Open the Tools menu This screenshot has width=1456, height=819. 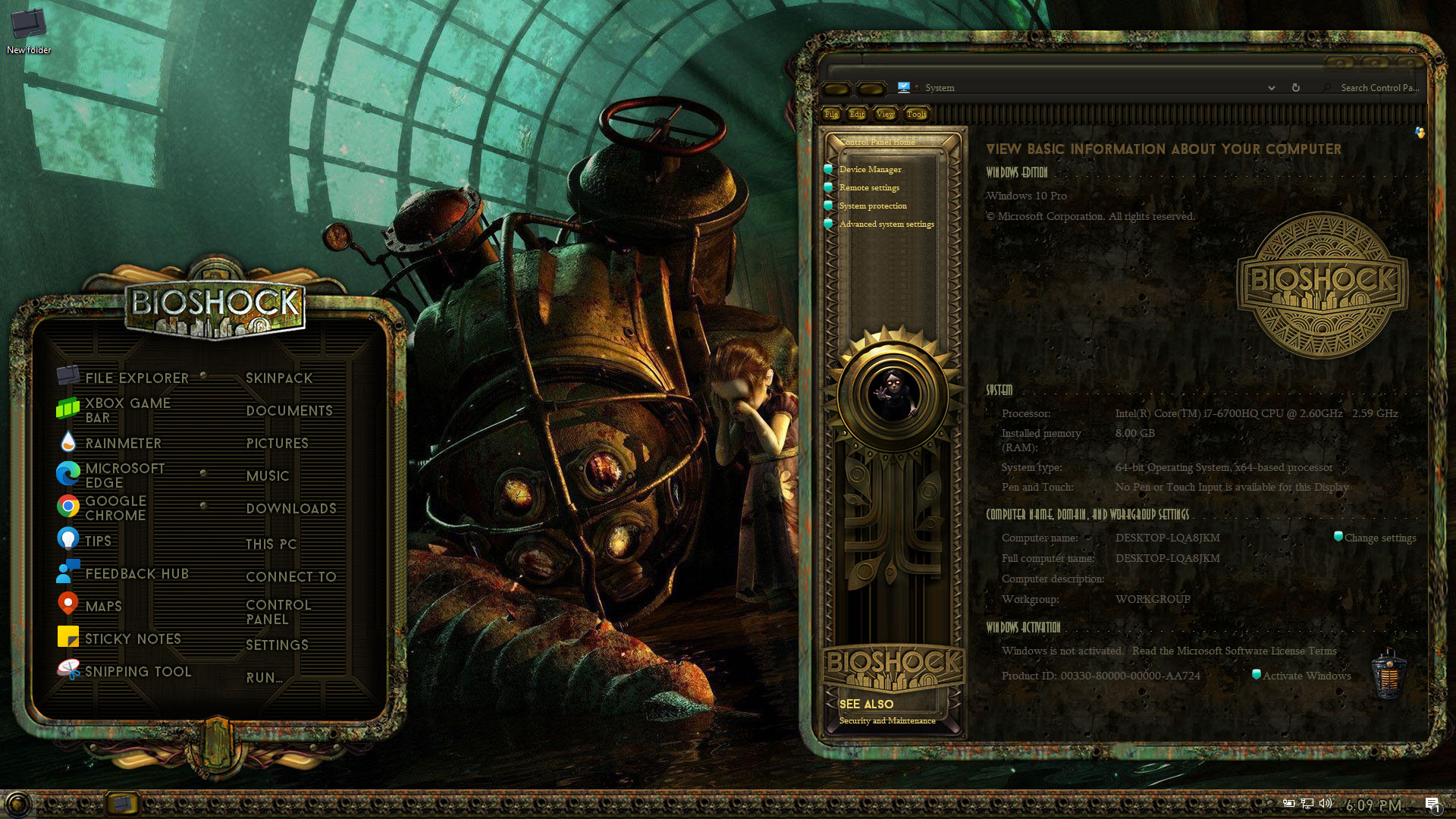pos(916,114)
